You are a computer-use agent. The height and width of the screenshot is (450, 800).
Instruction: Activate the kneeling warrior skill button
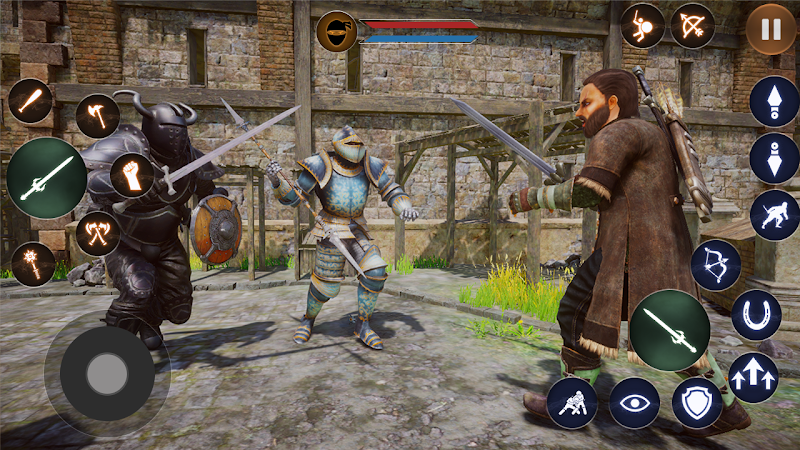pyautogui.click(x=572, y=403)
